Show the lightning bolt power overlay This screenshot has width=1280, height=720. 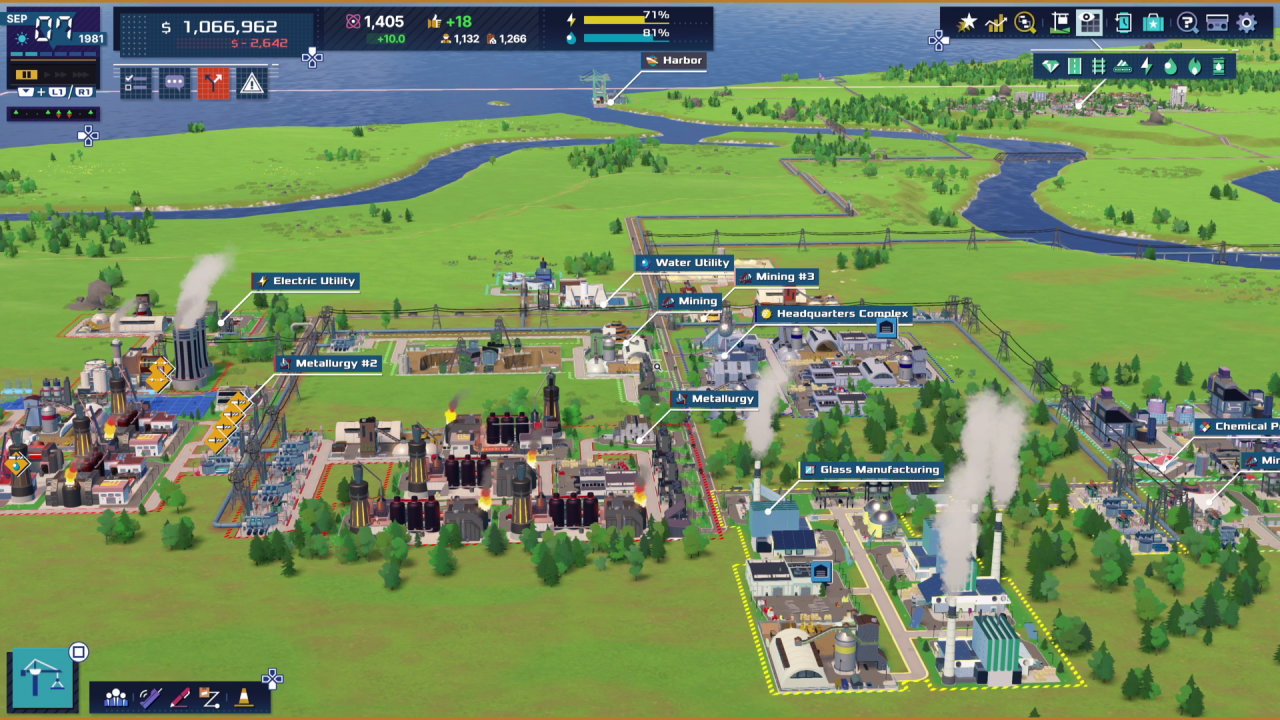(x=1146, y=67)
